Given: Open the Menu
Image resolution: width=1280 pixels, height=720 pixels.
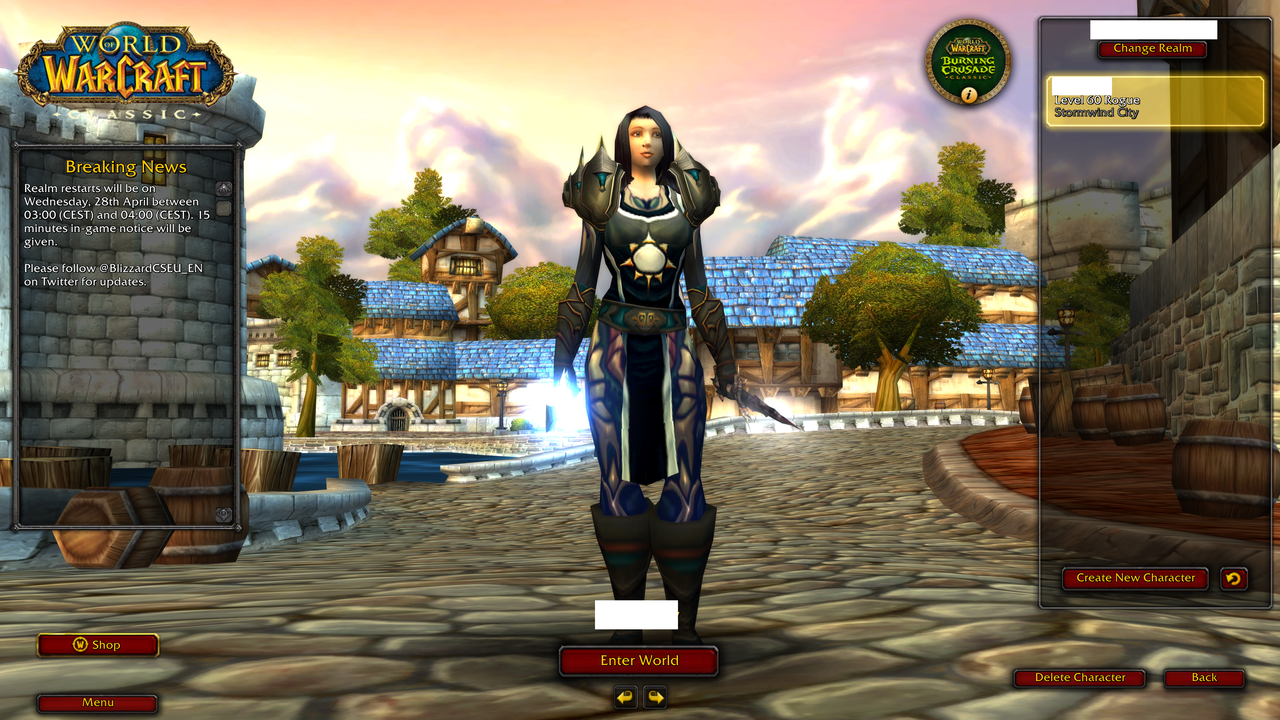Looking at the screenshot, I should coord(97,703).
